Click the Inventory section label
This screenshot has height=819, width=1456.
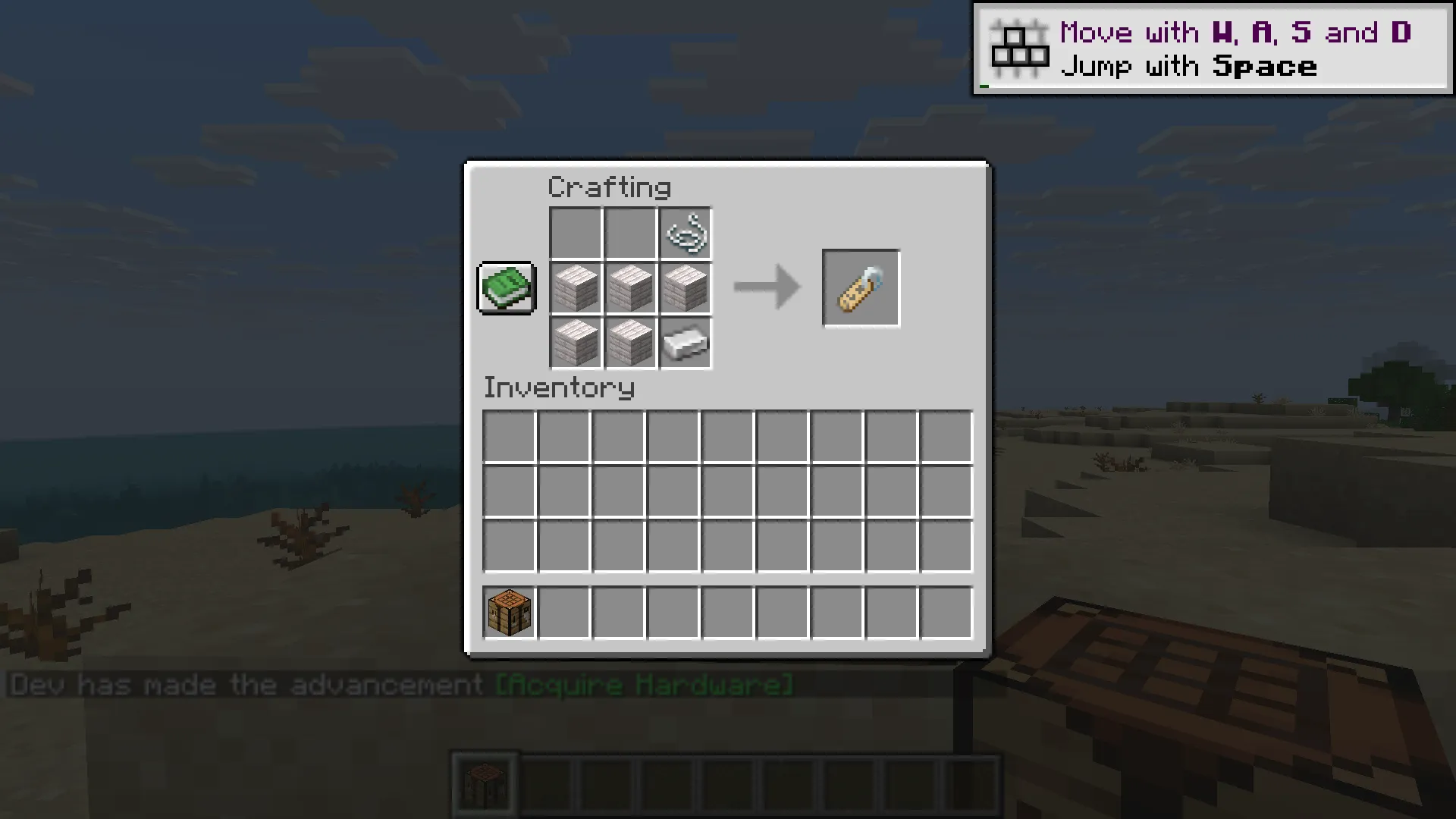[559, 388]
